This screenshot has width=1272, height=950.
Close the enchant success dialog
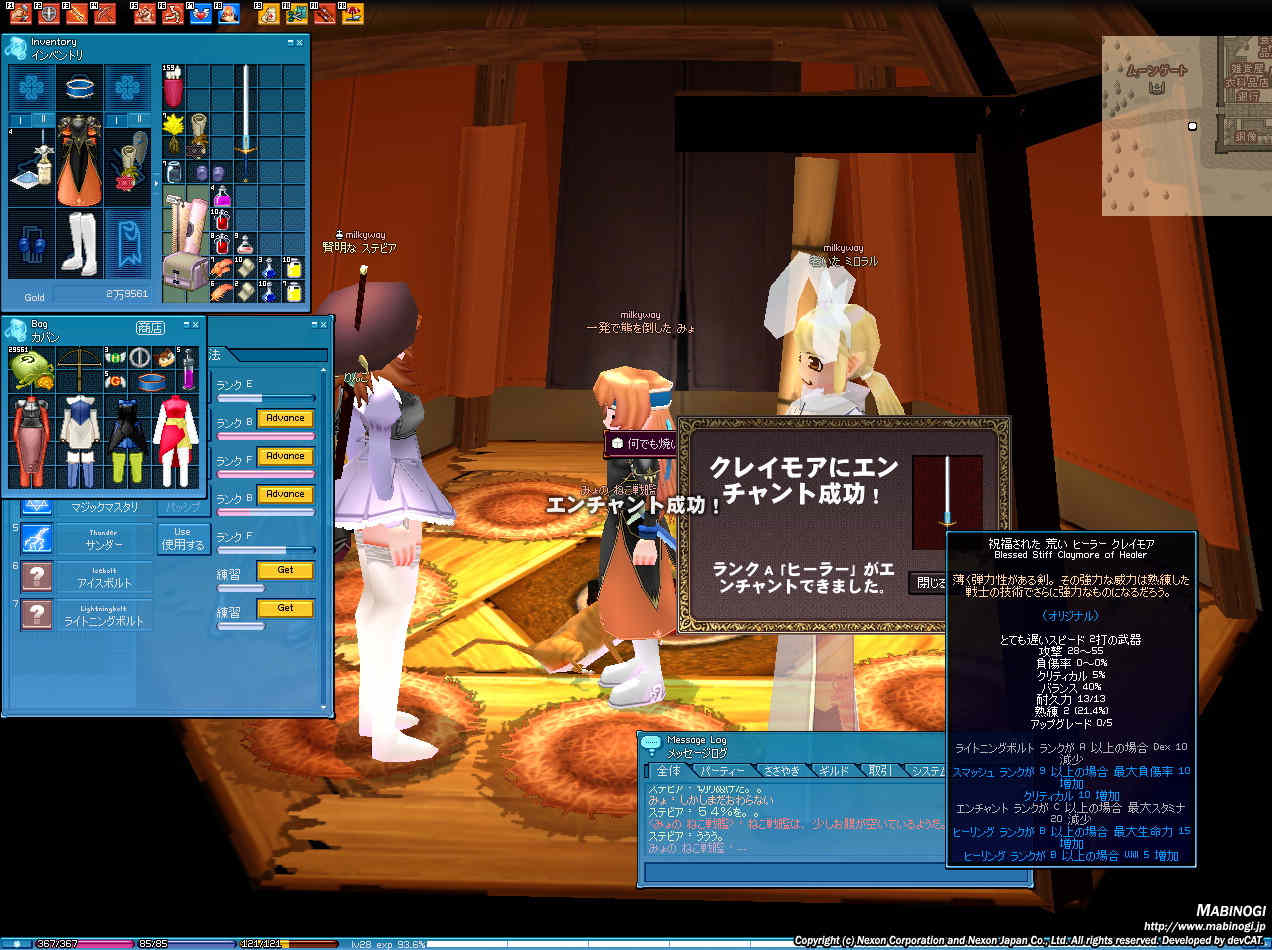[926, 583]
